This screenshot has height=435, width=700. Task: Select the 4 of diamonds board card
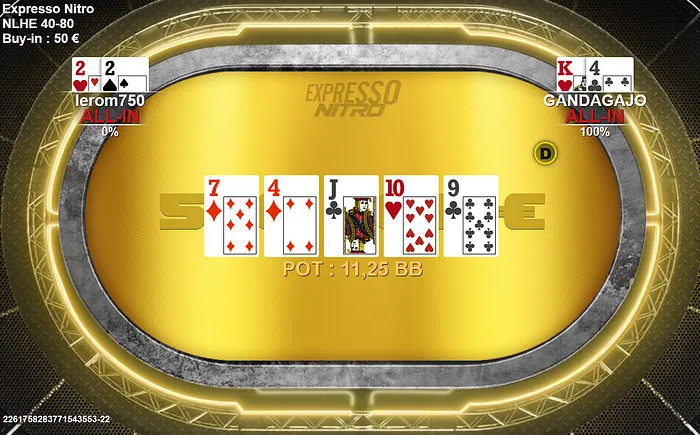(x=291, y=215)
